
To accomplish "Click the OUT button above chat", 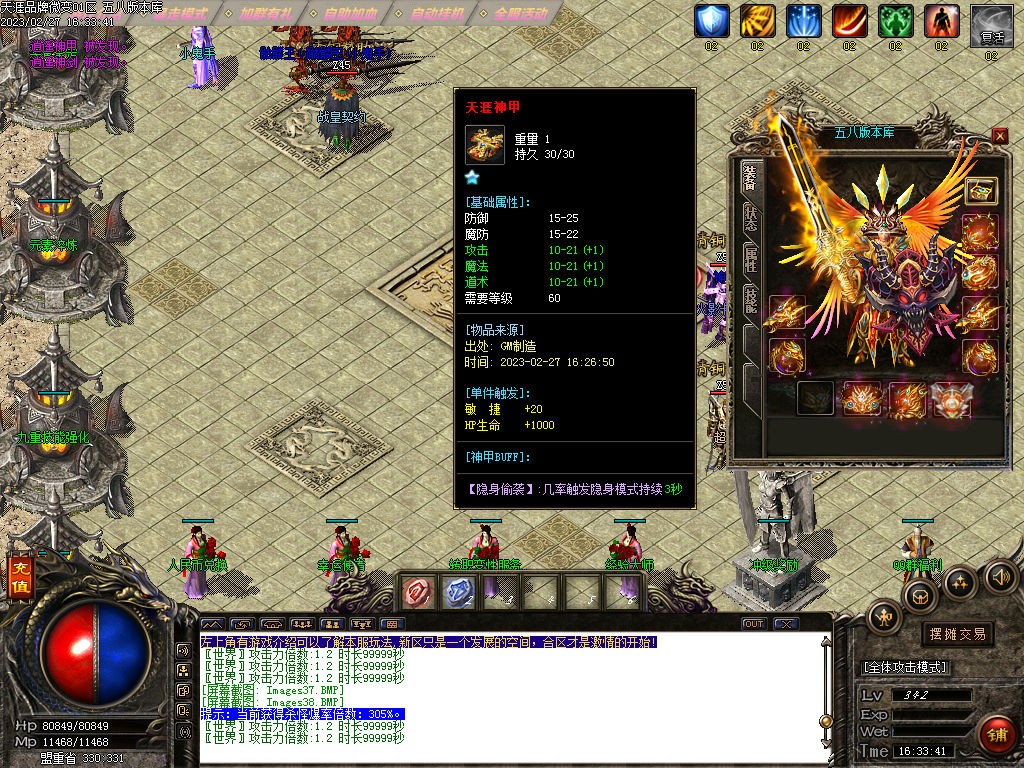I will coord(754,624).
